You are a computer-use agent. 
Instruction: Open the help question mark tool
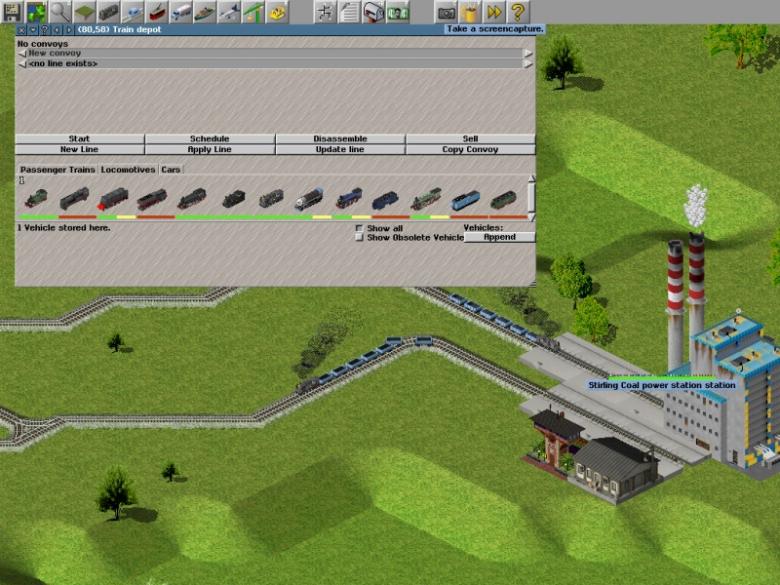point(518,12)
